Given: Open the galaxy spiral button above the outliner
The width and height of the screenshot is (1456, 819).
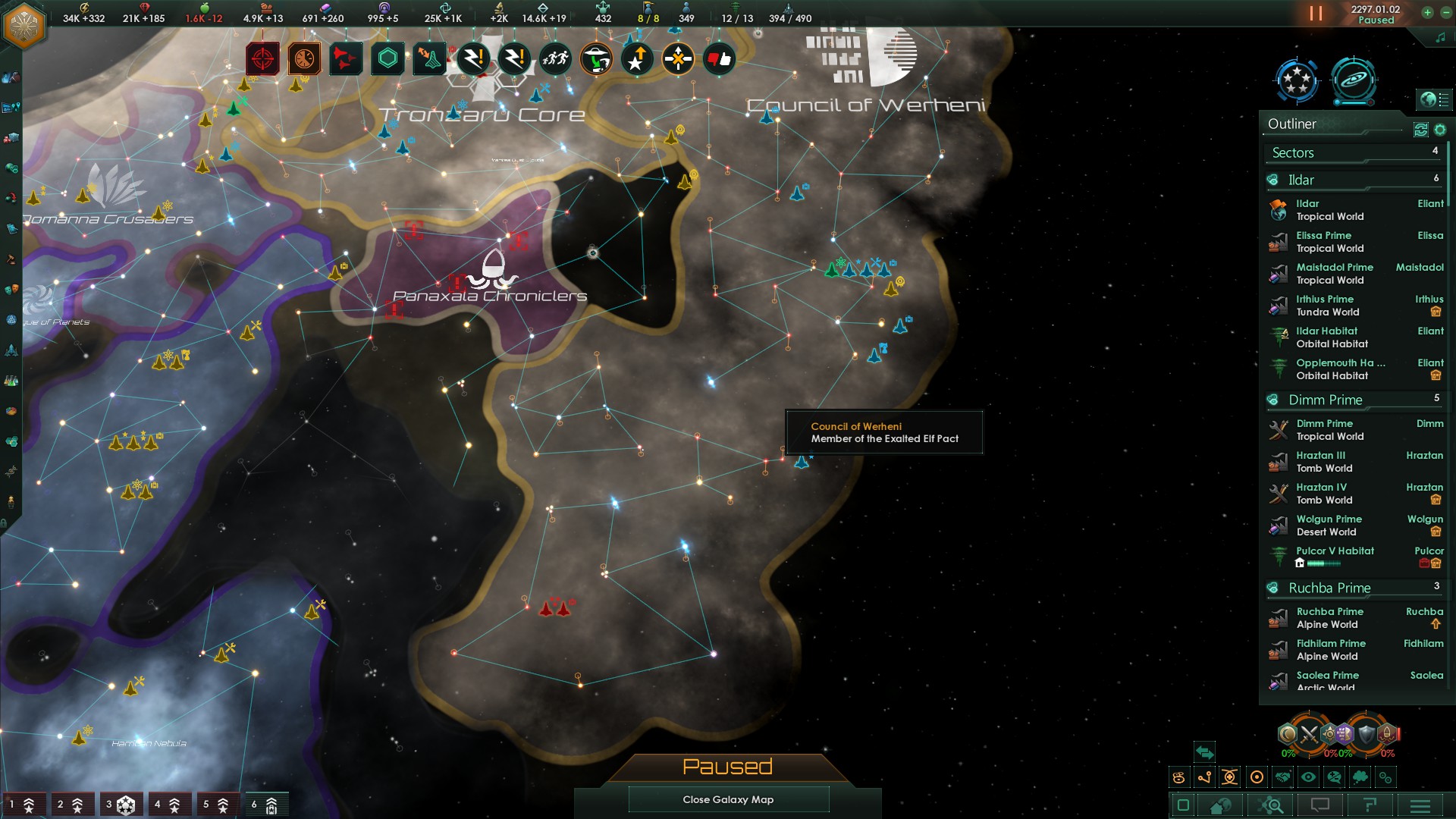Looking at the screenshot, I should tap(1353, 79).
